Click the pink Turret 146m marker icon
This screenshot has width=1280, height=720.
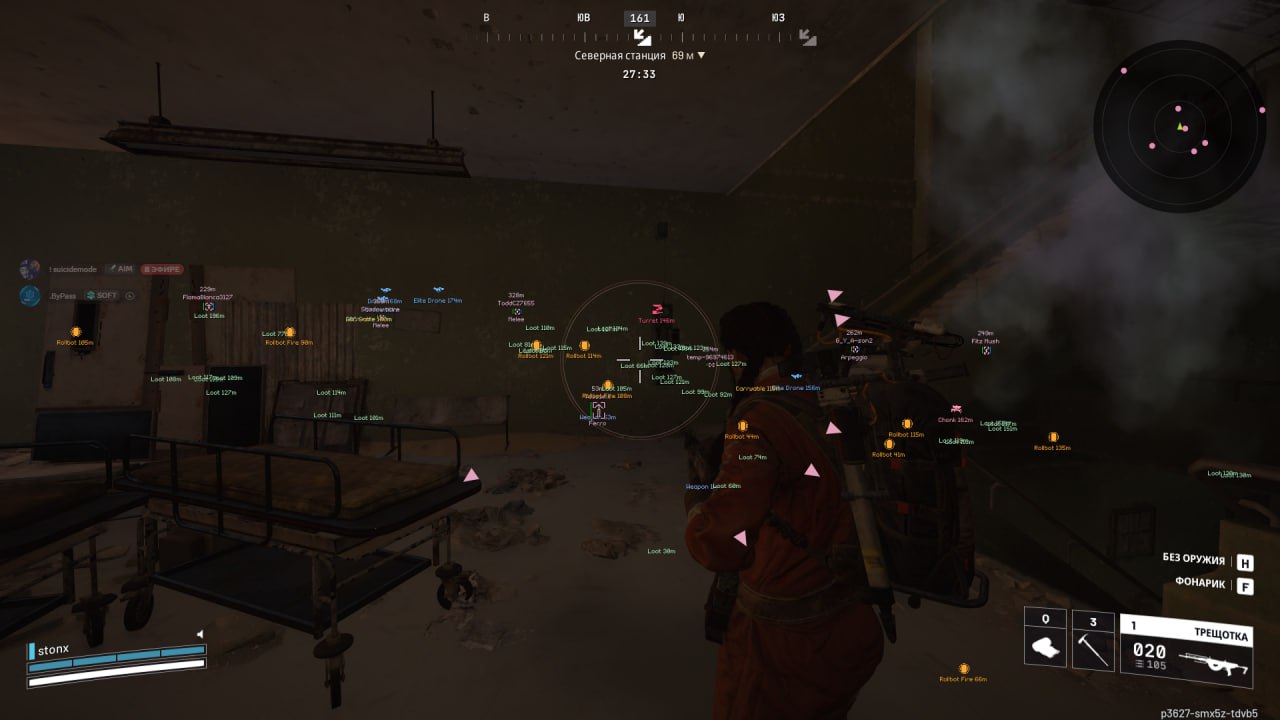(x=656, y=311)
